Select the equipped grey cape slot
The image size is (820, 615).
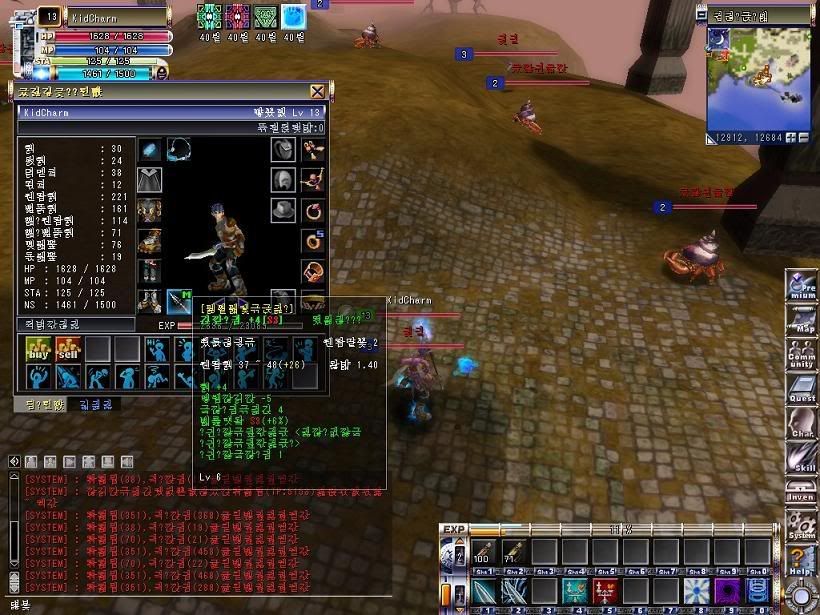tap(150, 181)
